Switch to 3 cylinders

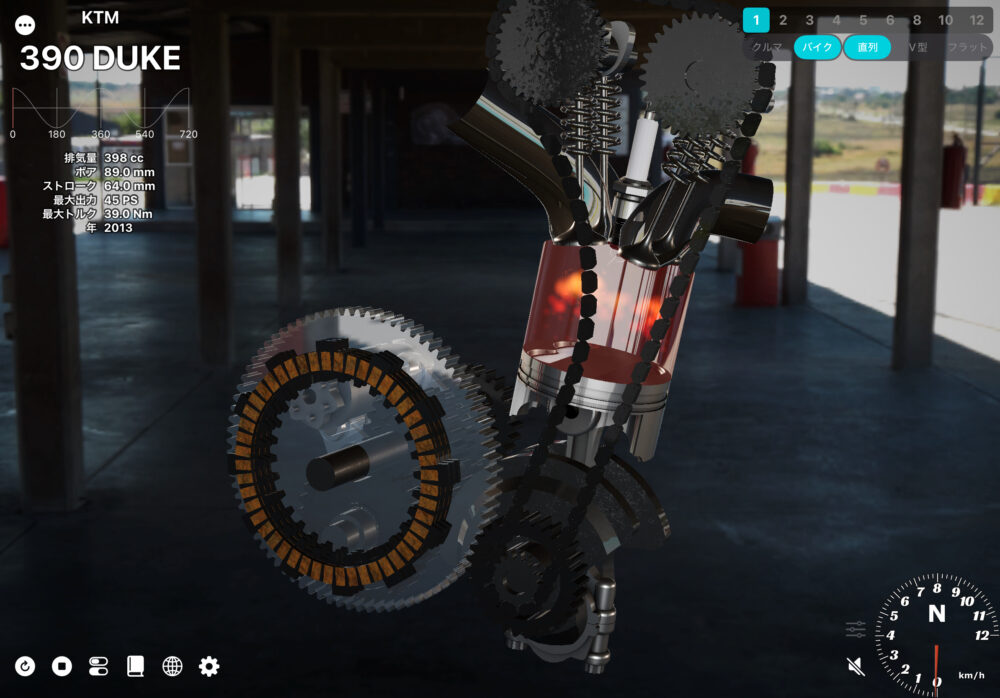click(x=810, y=19)
